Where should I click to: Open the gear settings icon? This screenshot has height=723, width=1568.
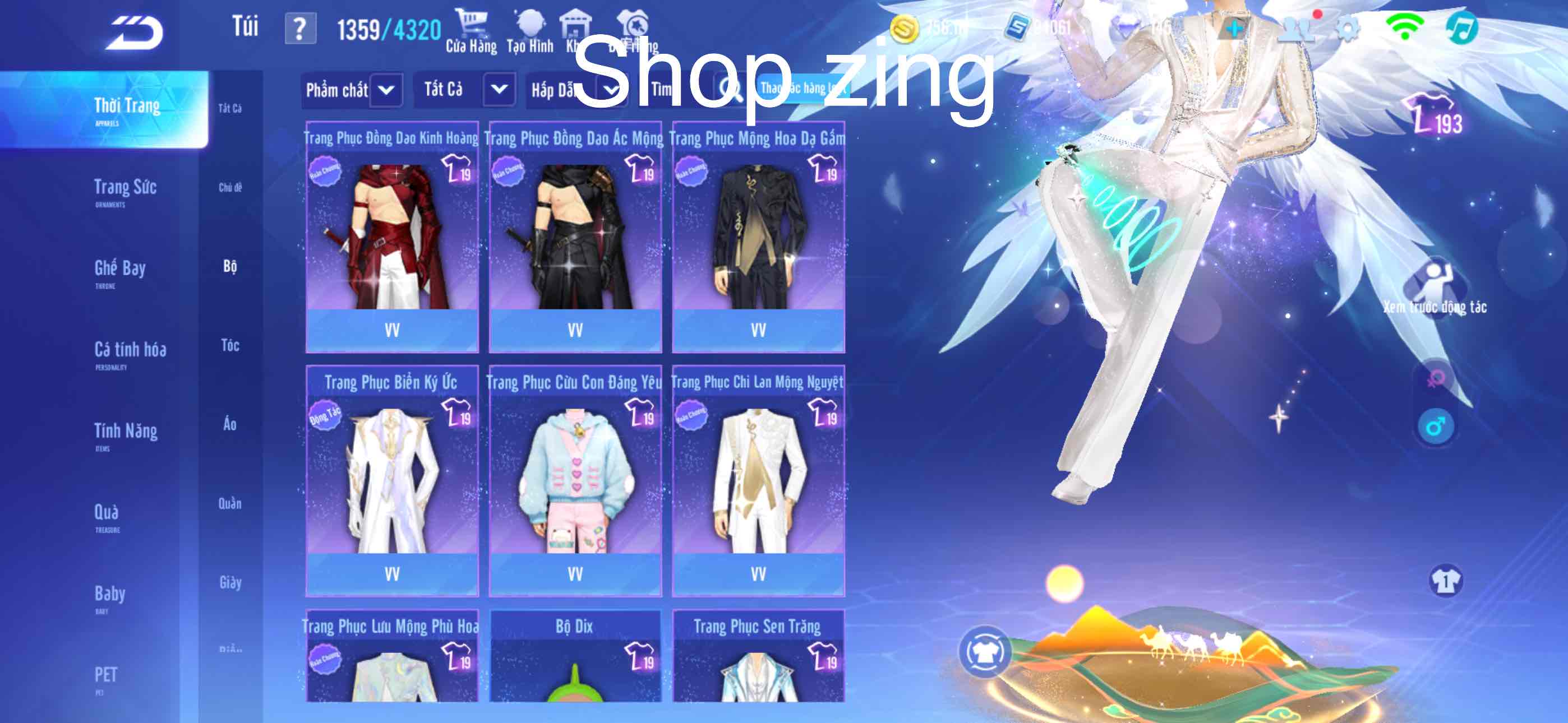point(1348,28)
